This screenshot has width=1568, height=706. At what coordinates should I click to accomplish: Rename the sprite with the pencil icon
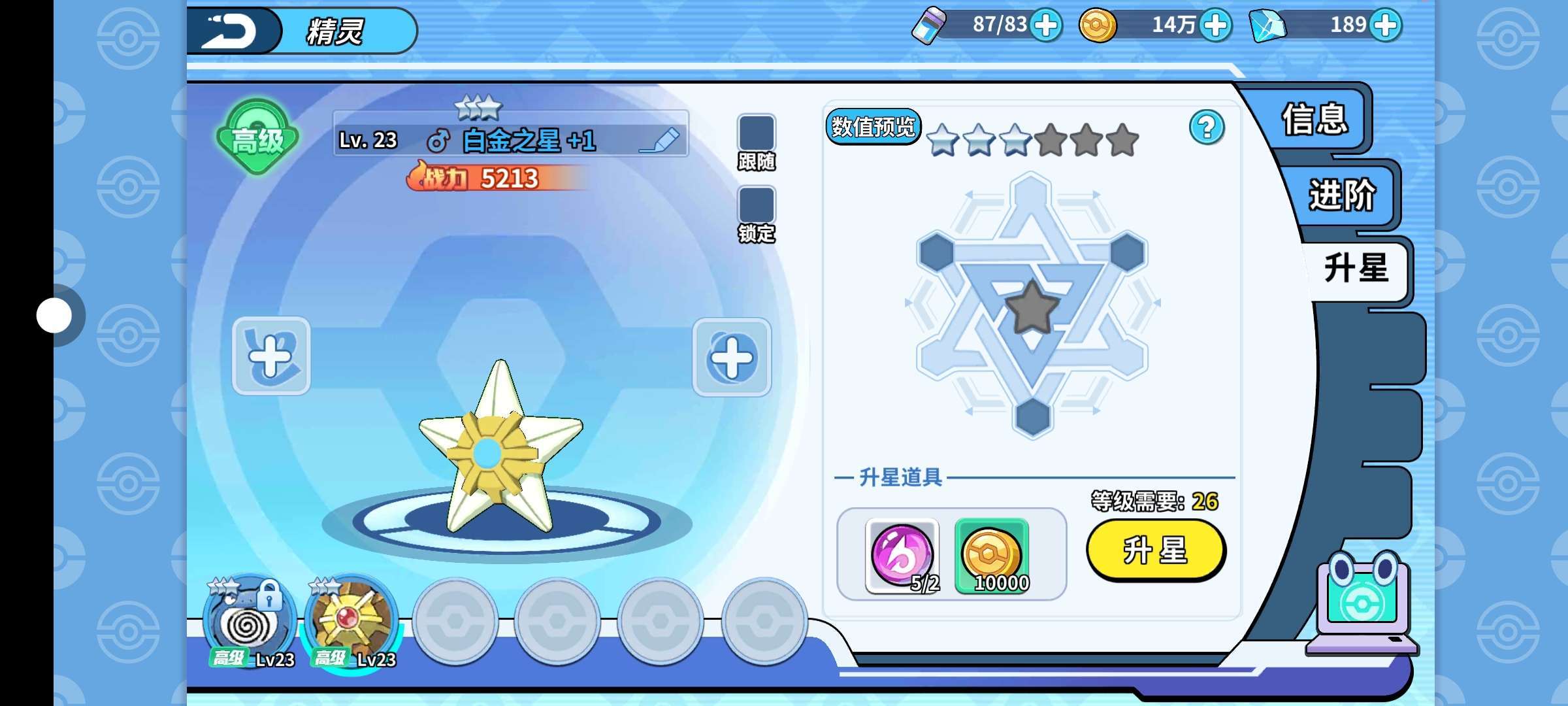click(x=661, y=141)
